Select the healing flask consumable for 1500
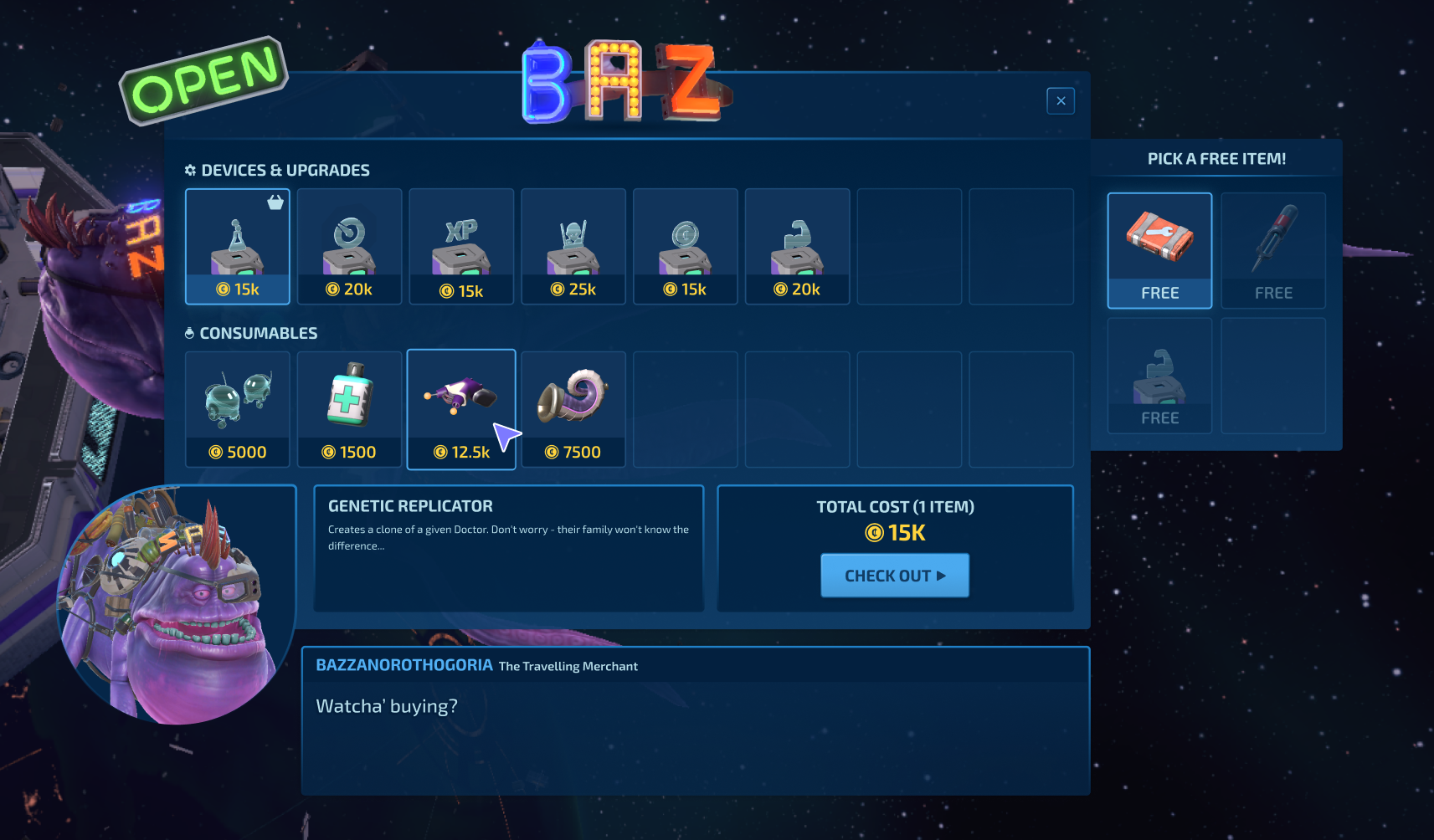The width and height of the screenshot is (1434, 840). 349,409
